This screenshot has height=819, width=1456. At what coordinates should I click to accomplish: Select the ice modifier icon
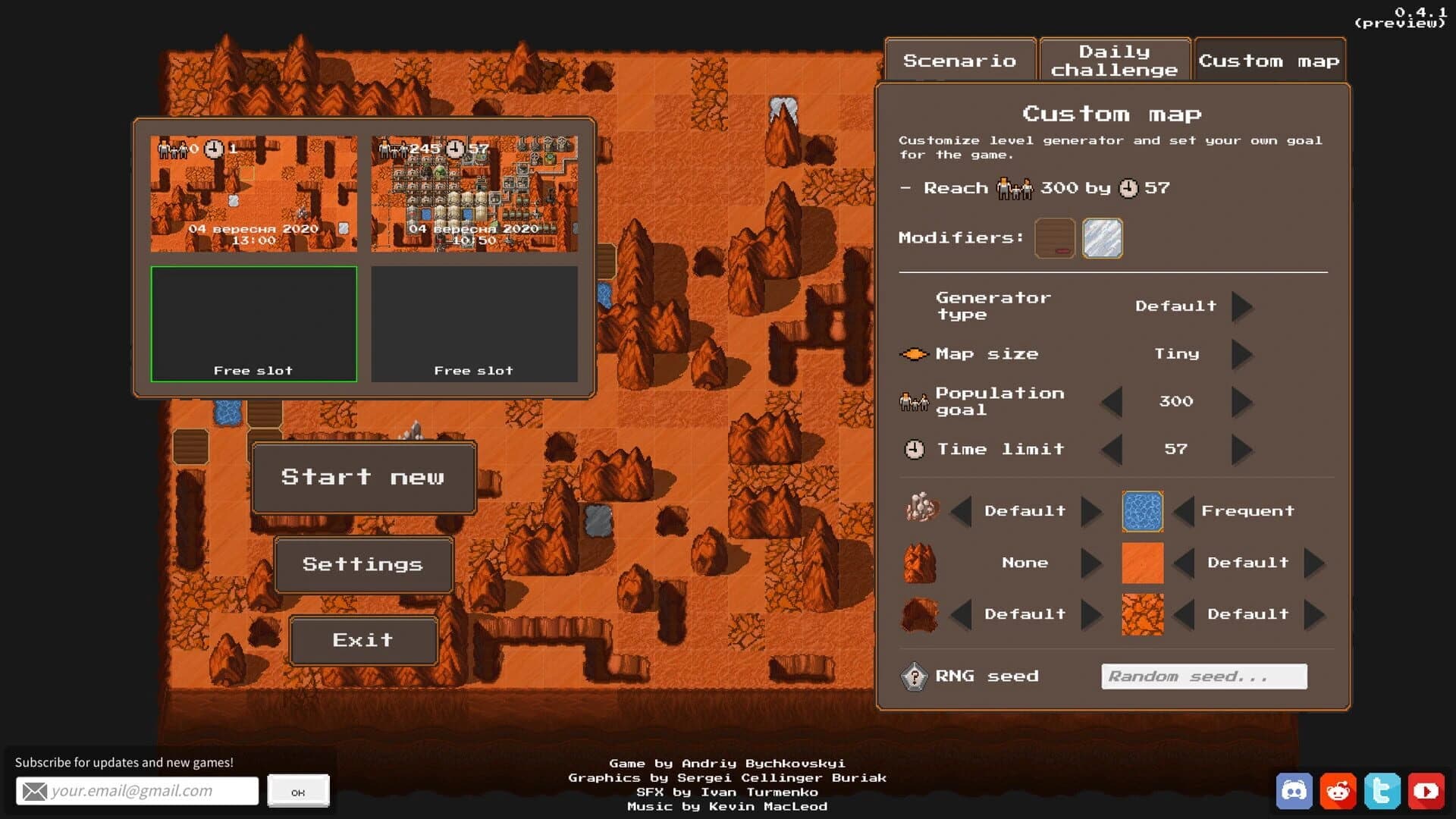coord(1103,237)
